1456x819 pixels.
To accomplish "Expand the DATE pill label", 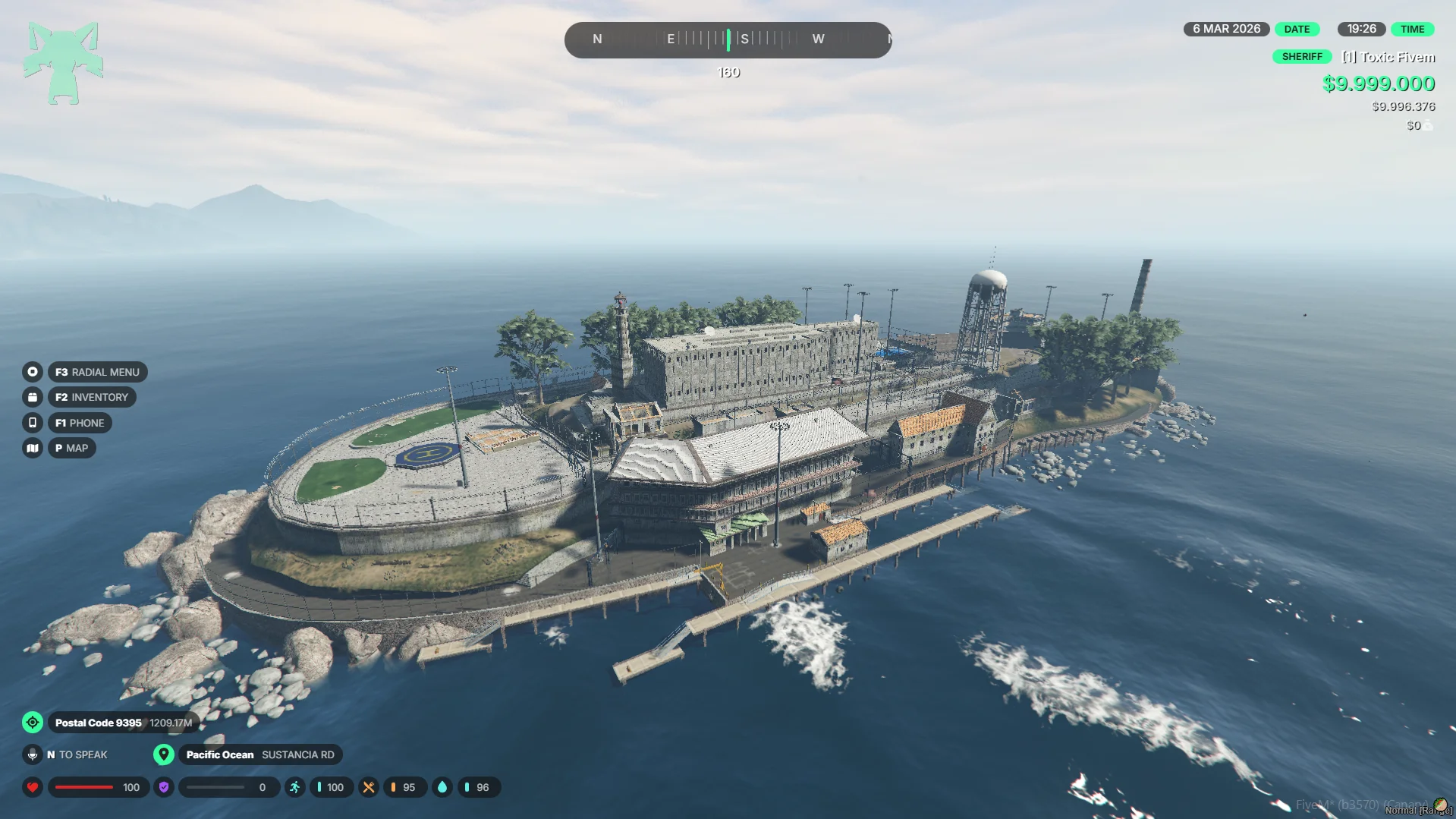I will 1297,29.
